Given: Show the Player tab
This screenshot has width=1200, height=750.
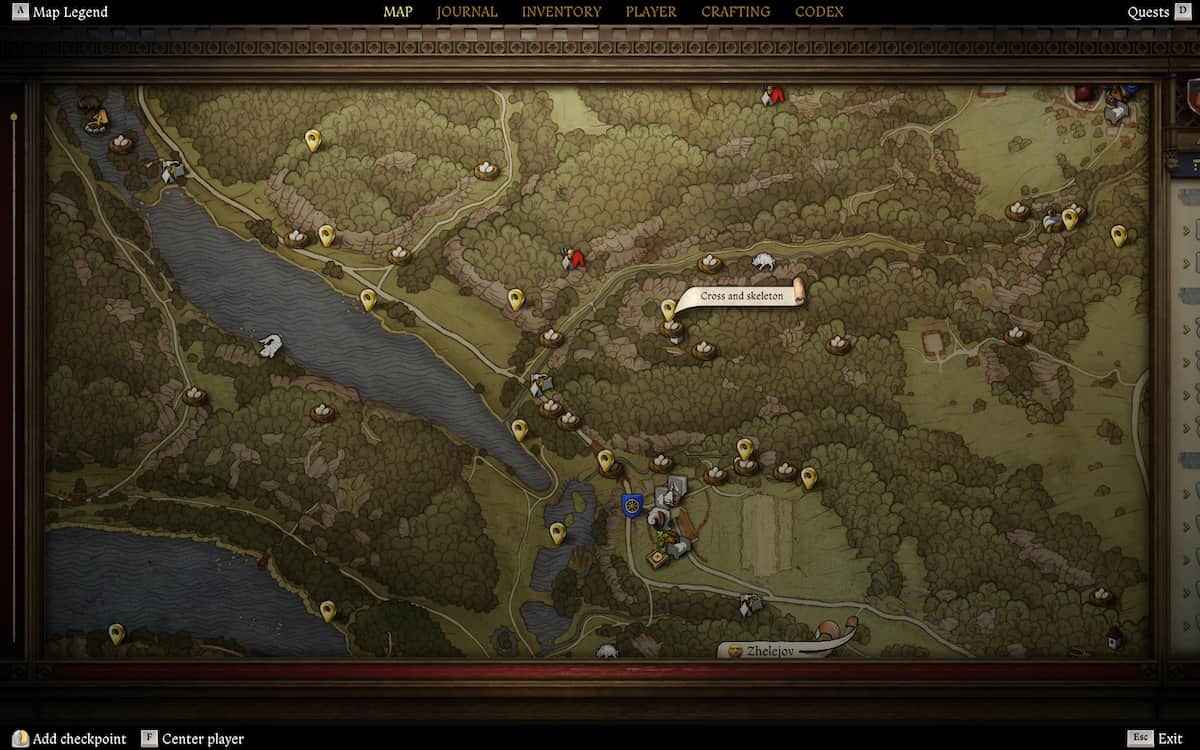Looking at the screenshot, I should tap(651, 12).
